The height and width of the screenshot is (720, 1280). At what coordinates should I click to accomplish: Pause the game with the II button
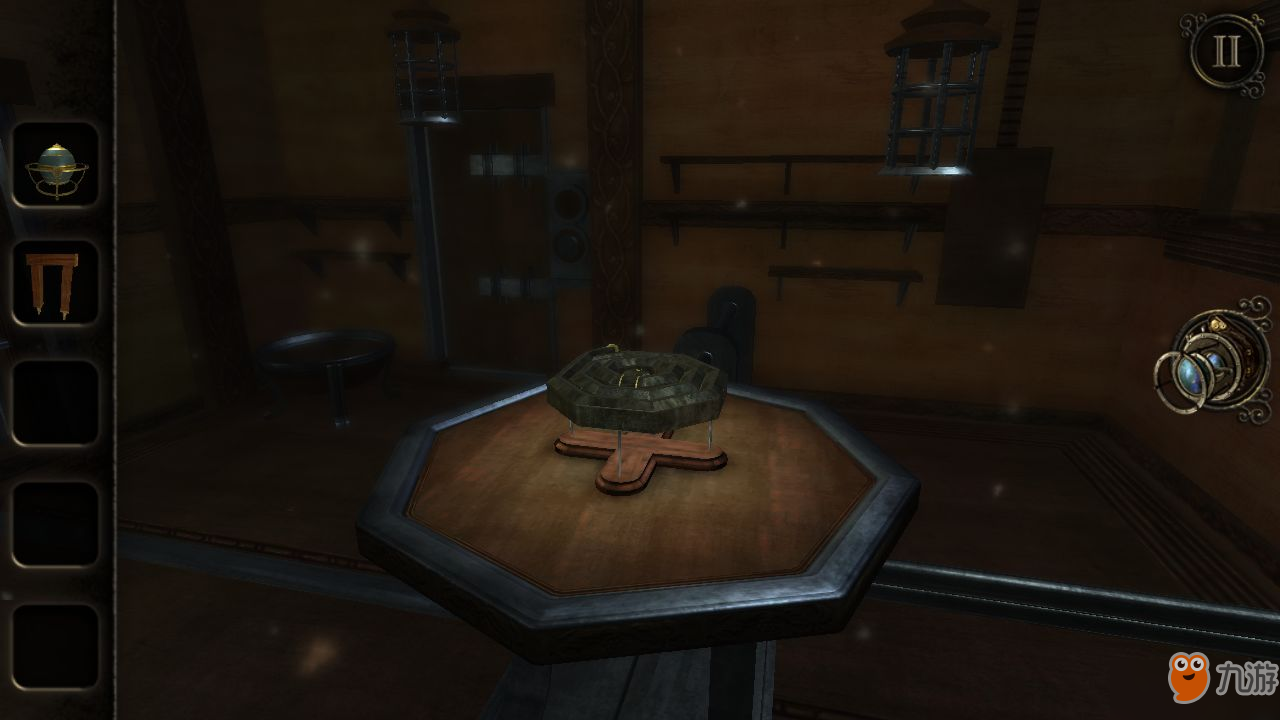pyautogui.click(x=1226, y=52)
